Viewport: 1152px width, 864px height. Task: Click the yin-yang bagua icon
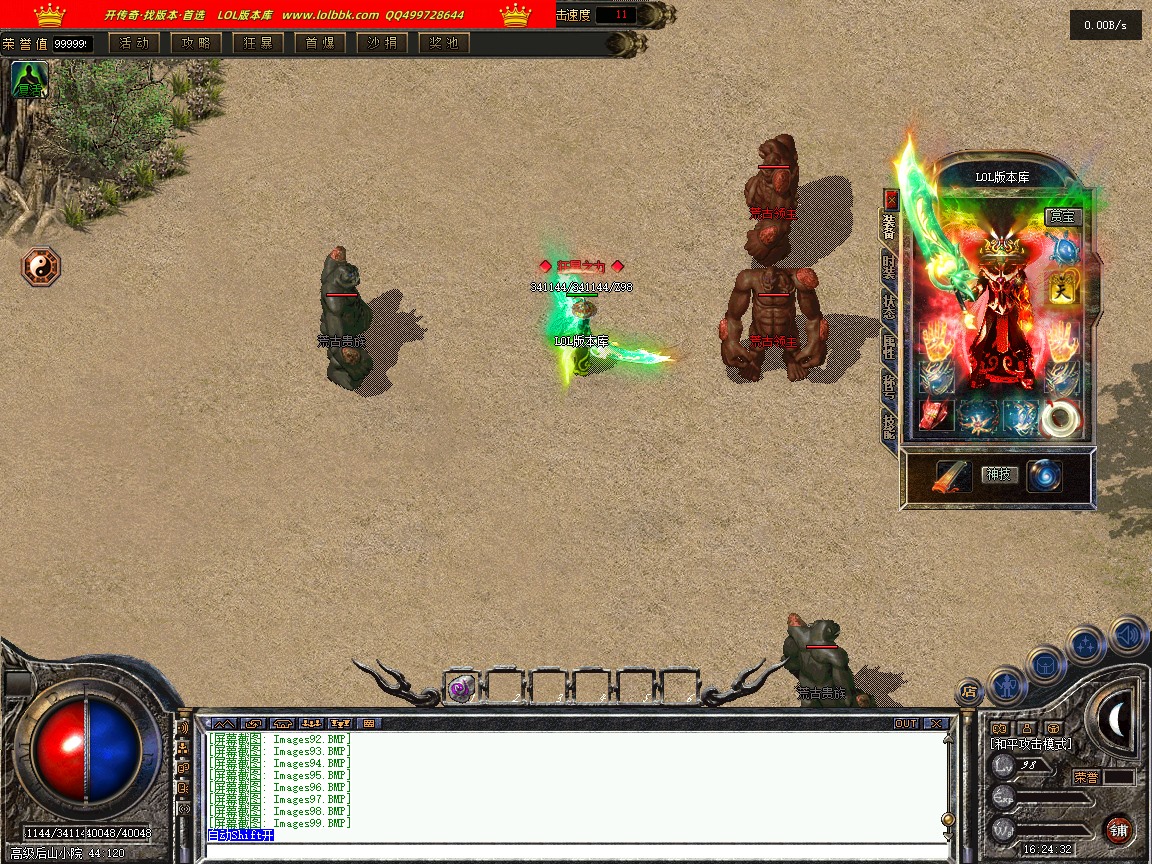click(x=41, y=267)
